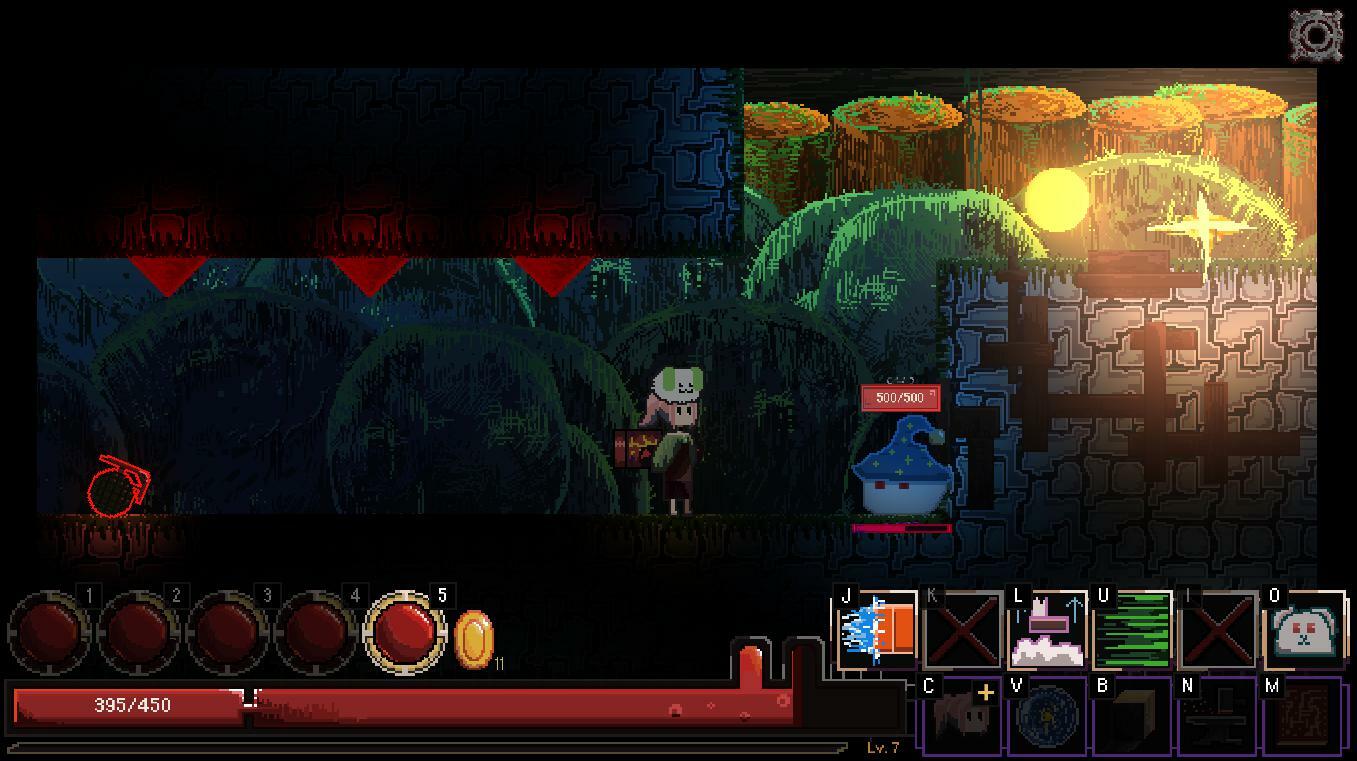Click the crossed-out I ability slot
Image resolution: width=1357 pixels, height=761 pixels.
1218,630
